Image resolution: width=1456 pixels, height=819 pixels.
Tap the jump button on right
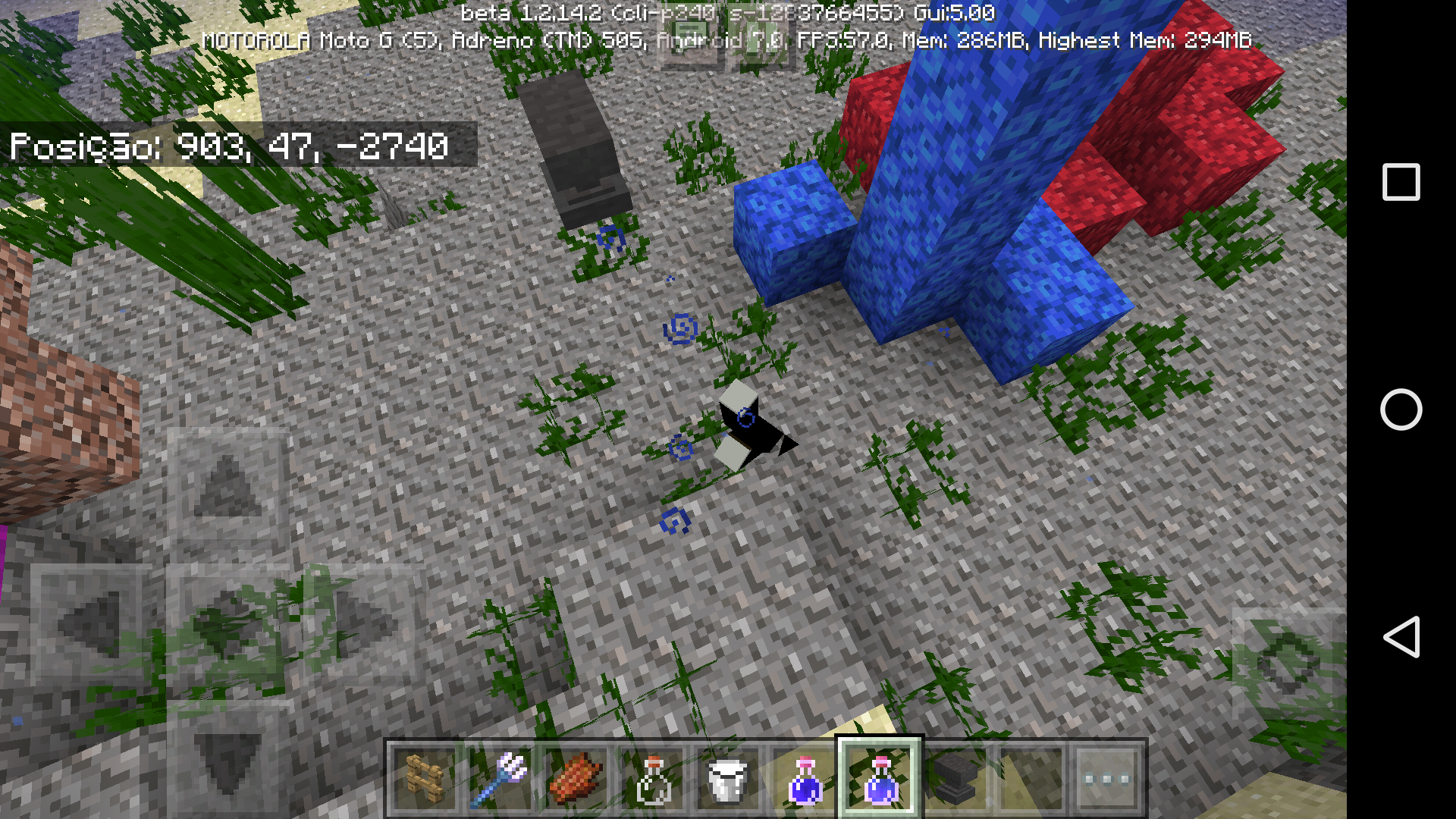tap(1287, 665)
